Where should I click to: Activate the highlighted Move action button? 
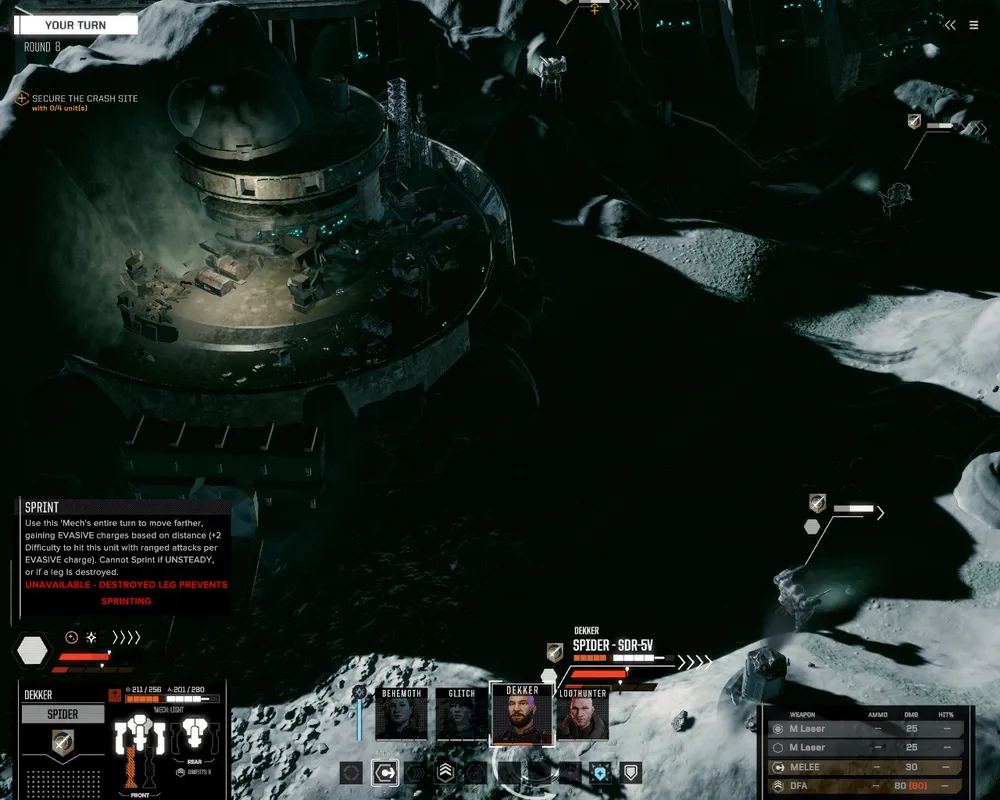[384, 772]
